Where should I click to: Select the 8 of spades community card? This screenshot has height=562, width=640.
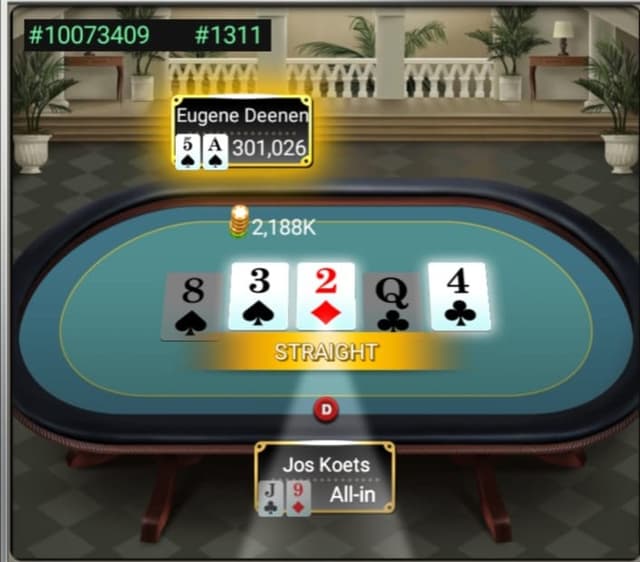193,305
